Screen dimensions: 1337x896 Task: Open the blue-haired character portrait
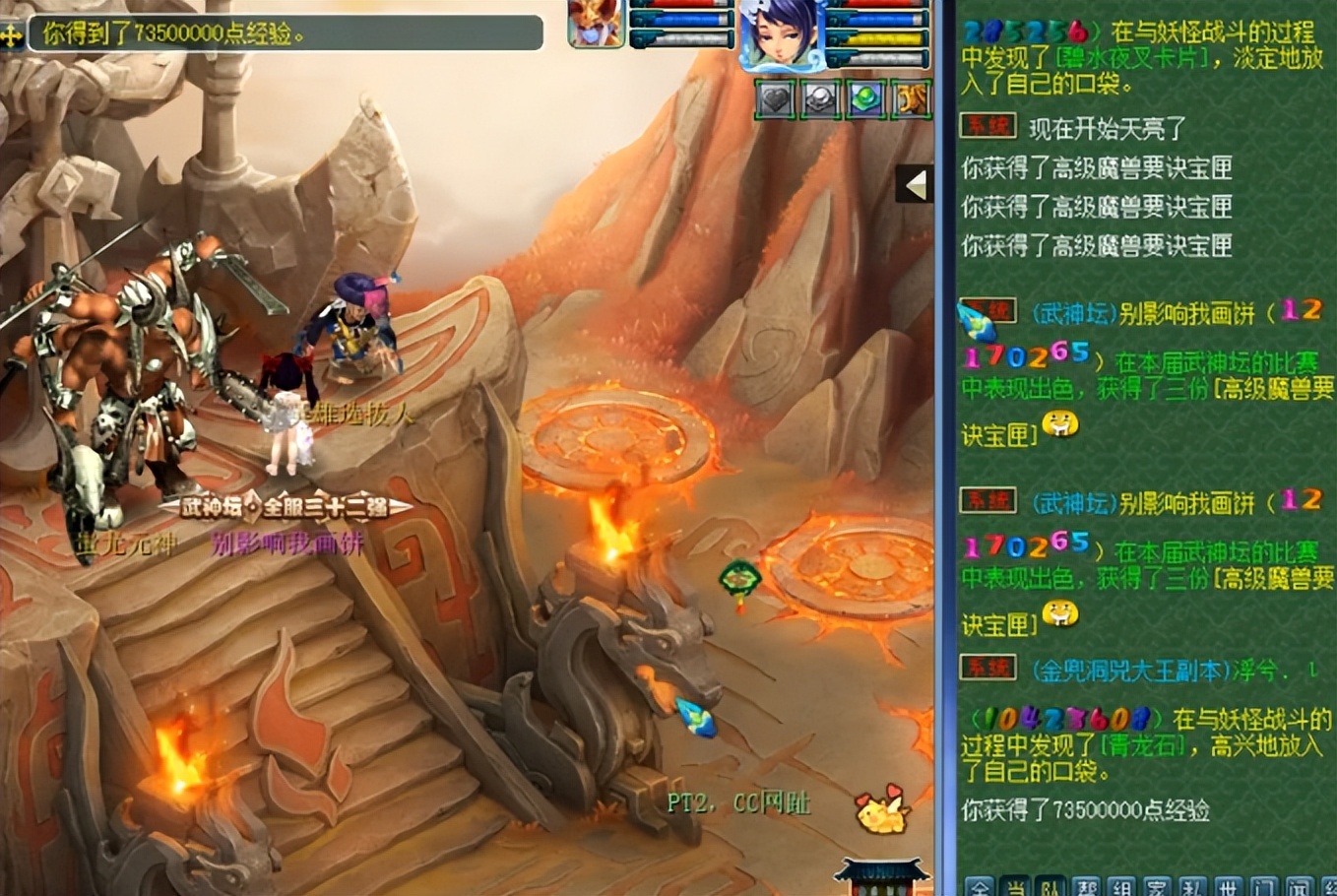[x=779, y=34]
